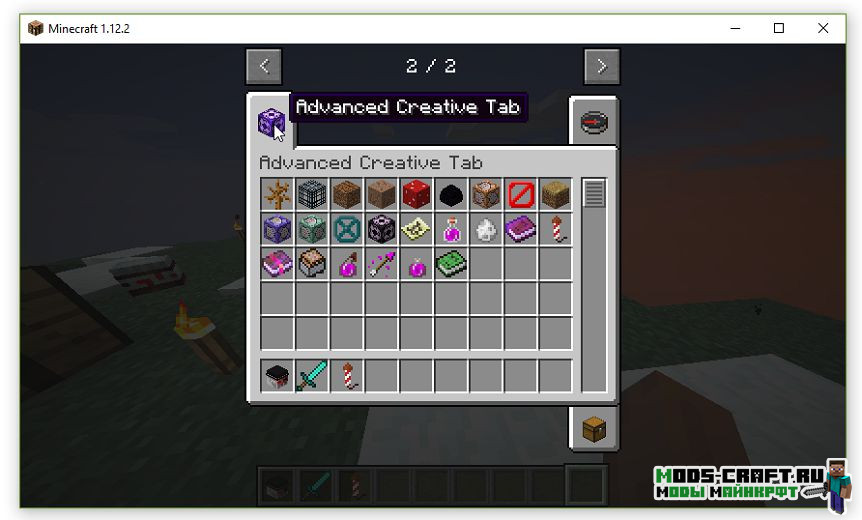Open the compass search items tab
The height and width of the screenshot is (520, 862).
594,124
